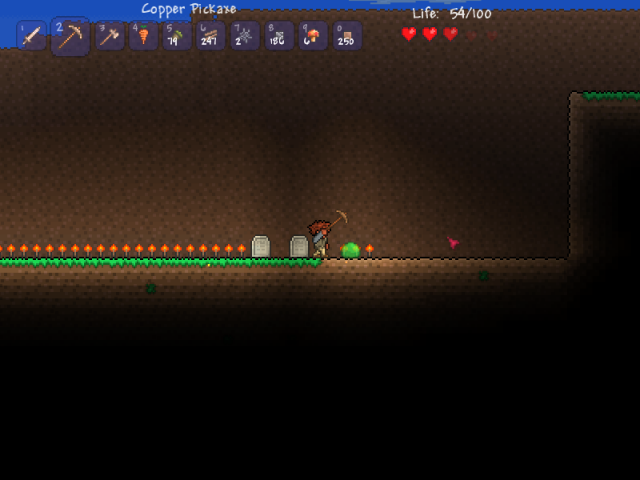Select the cobweb hotbar slot
The width and height of the screenshot is (640, 480).
245,36
